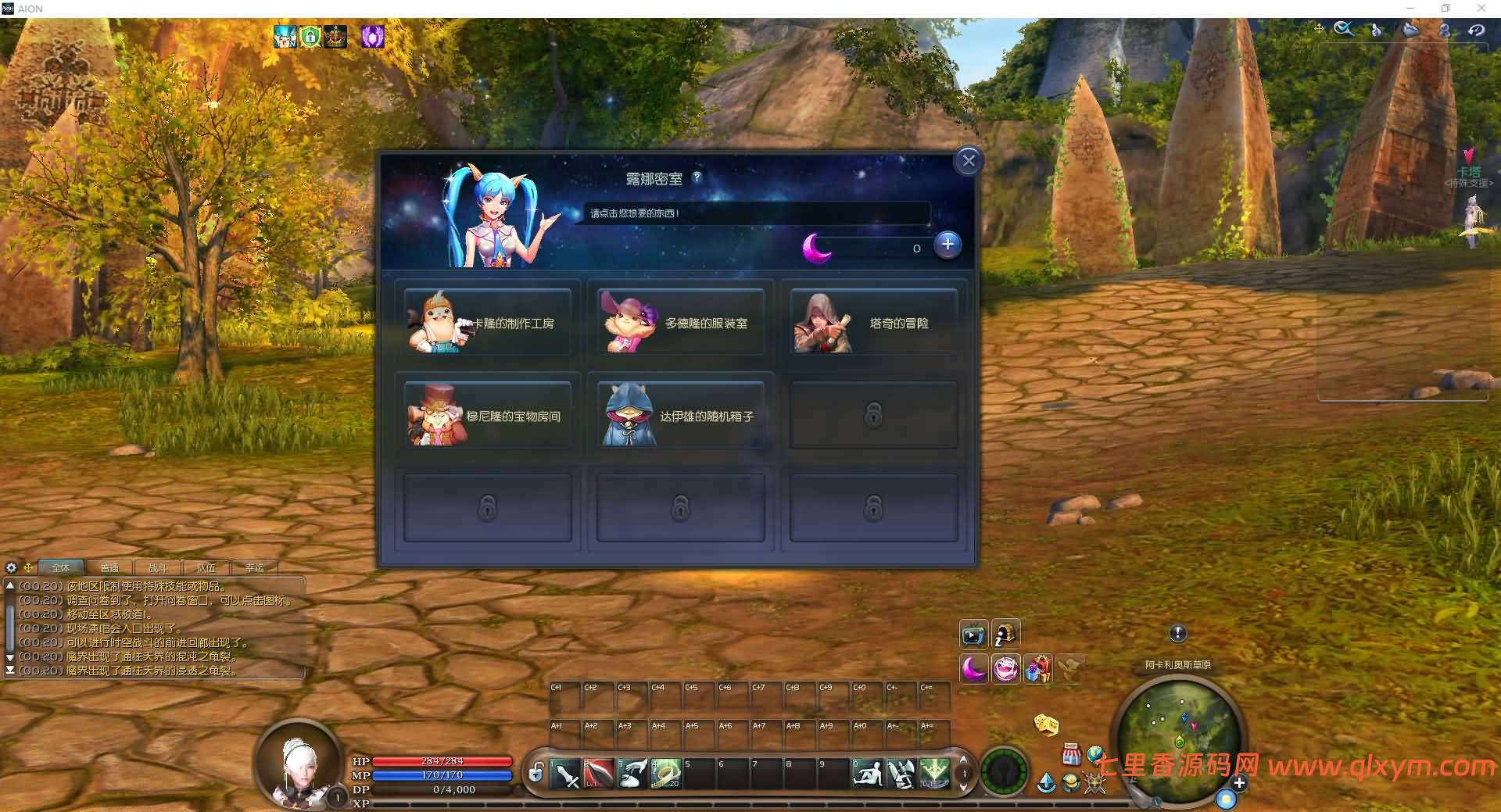Select 达伊雄的随机箱子 in the Luna window
This screenshot has height=812, width=1501.
coord(679,416)
